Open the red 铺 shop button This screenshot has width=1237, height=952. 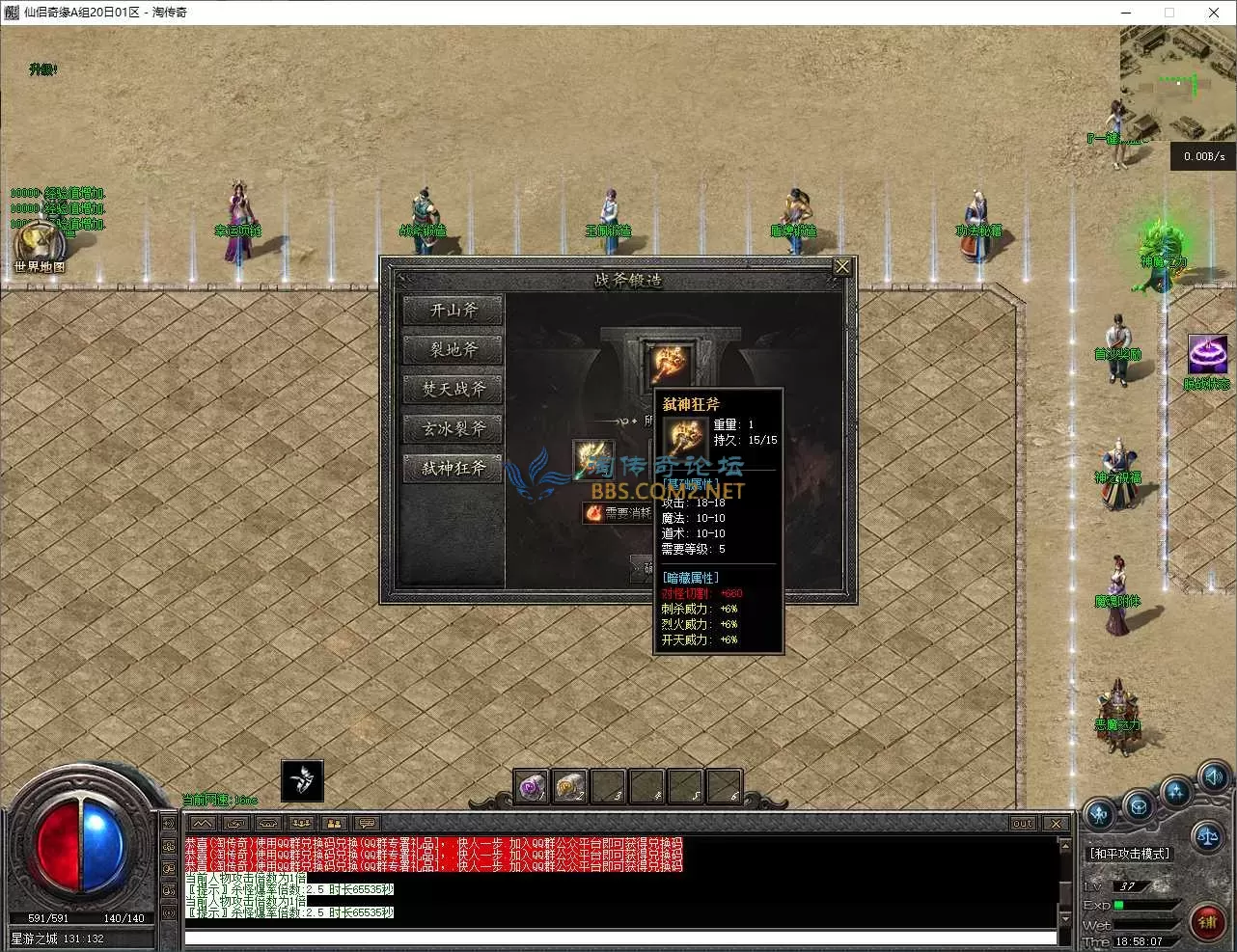pos(1207,922)
